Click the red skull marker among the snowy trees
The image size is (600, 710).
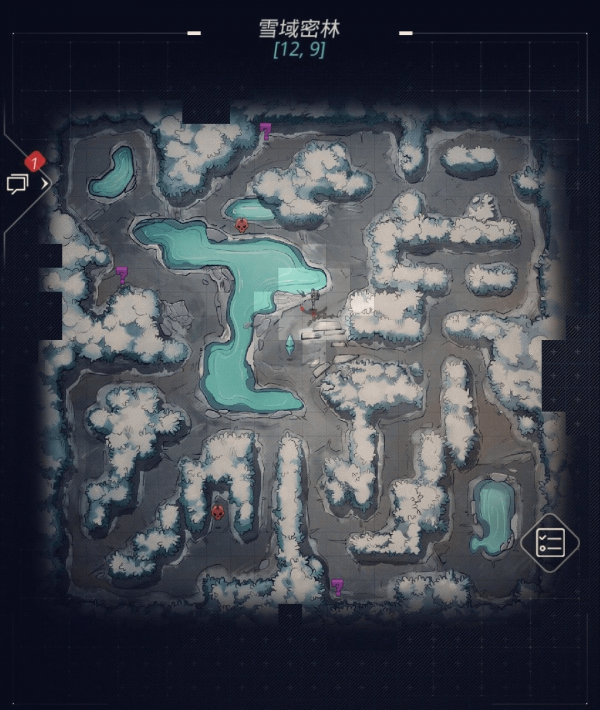218,513
